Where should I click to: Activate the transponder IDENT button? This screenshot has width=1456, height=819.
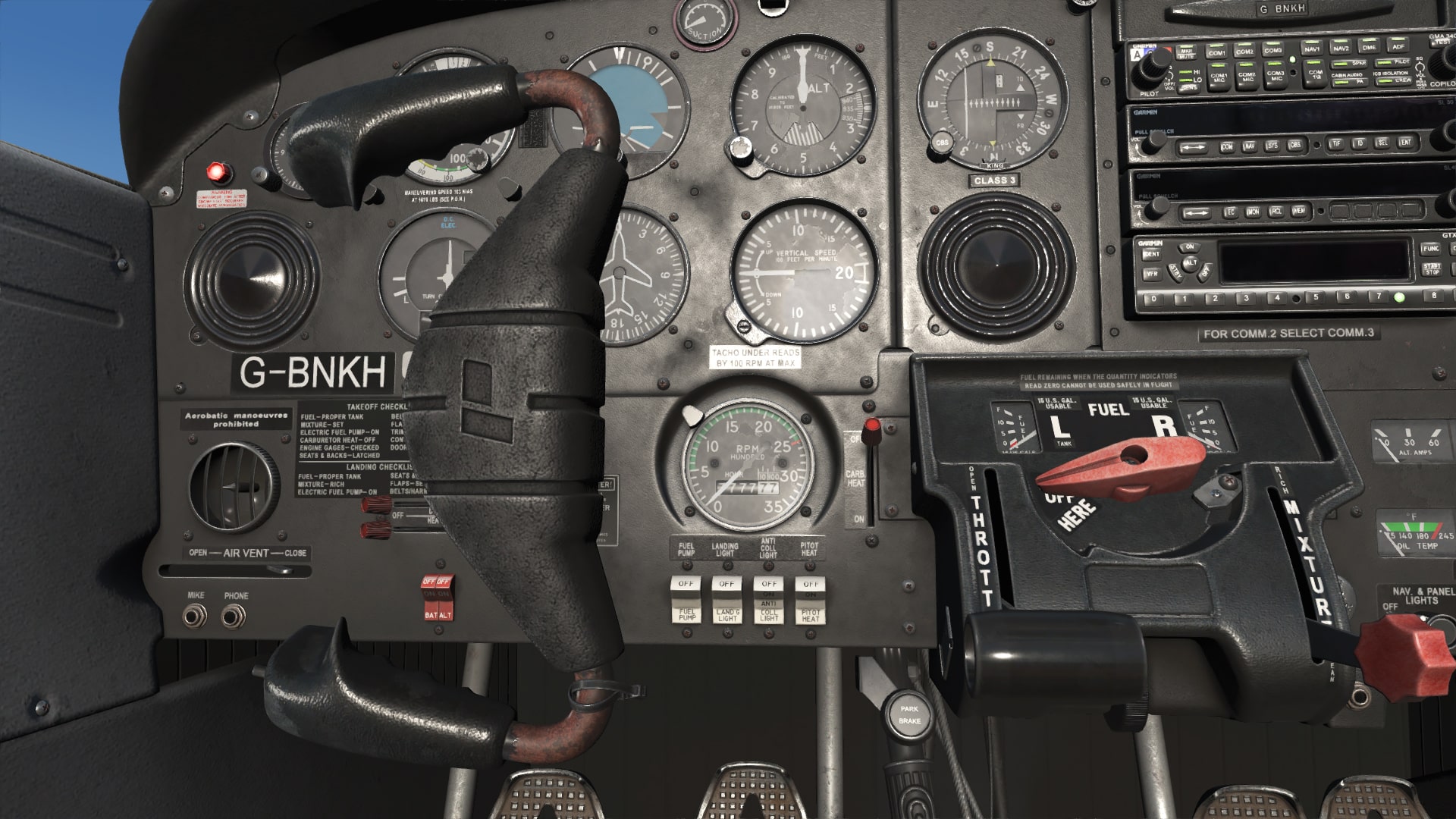click(1151, 255)
